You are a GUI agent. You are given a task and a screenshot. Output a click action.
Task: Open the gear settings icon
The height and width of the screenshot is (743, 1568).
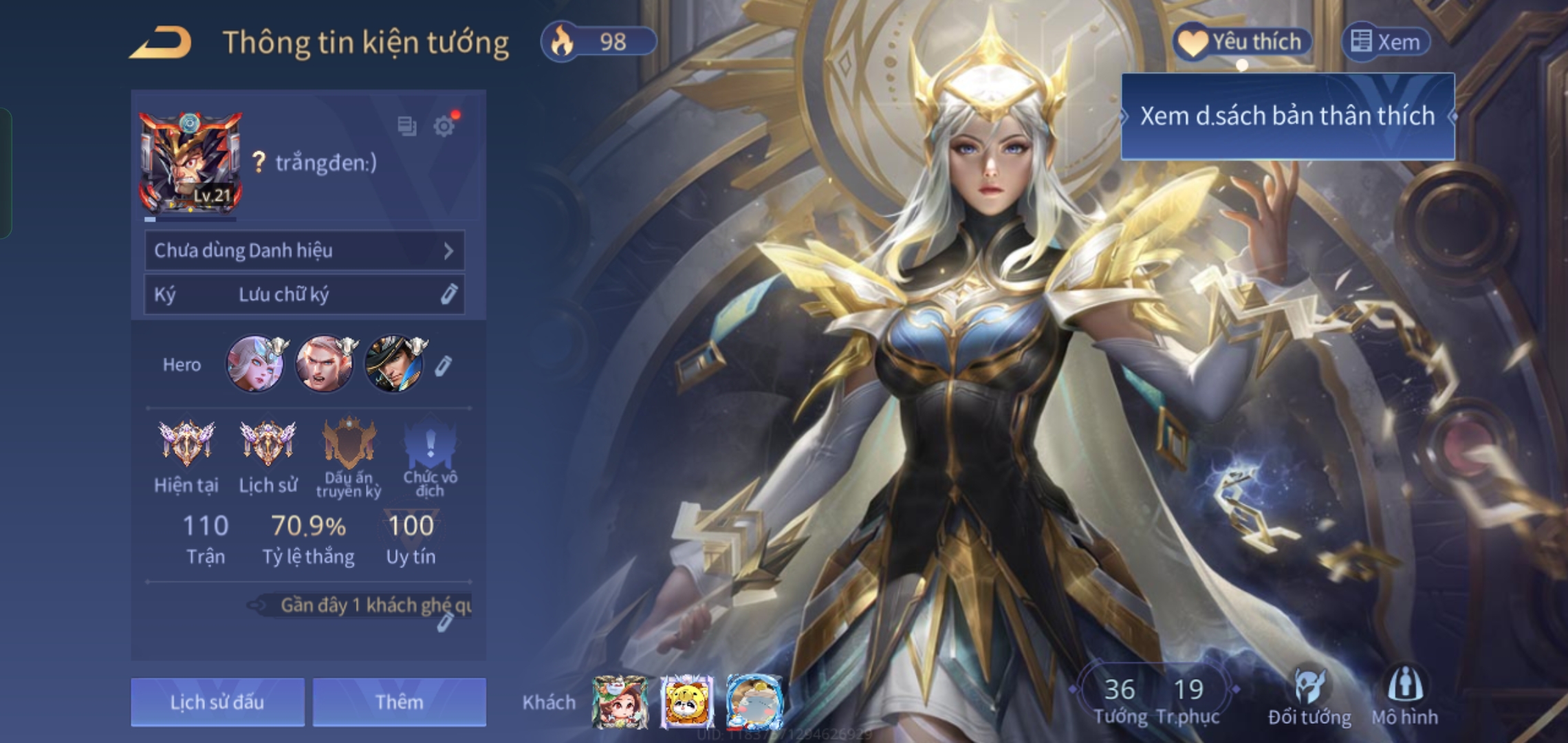point(444,126)
